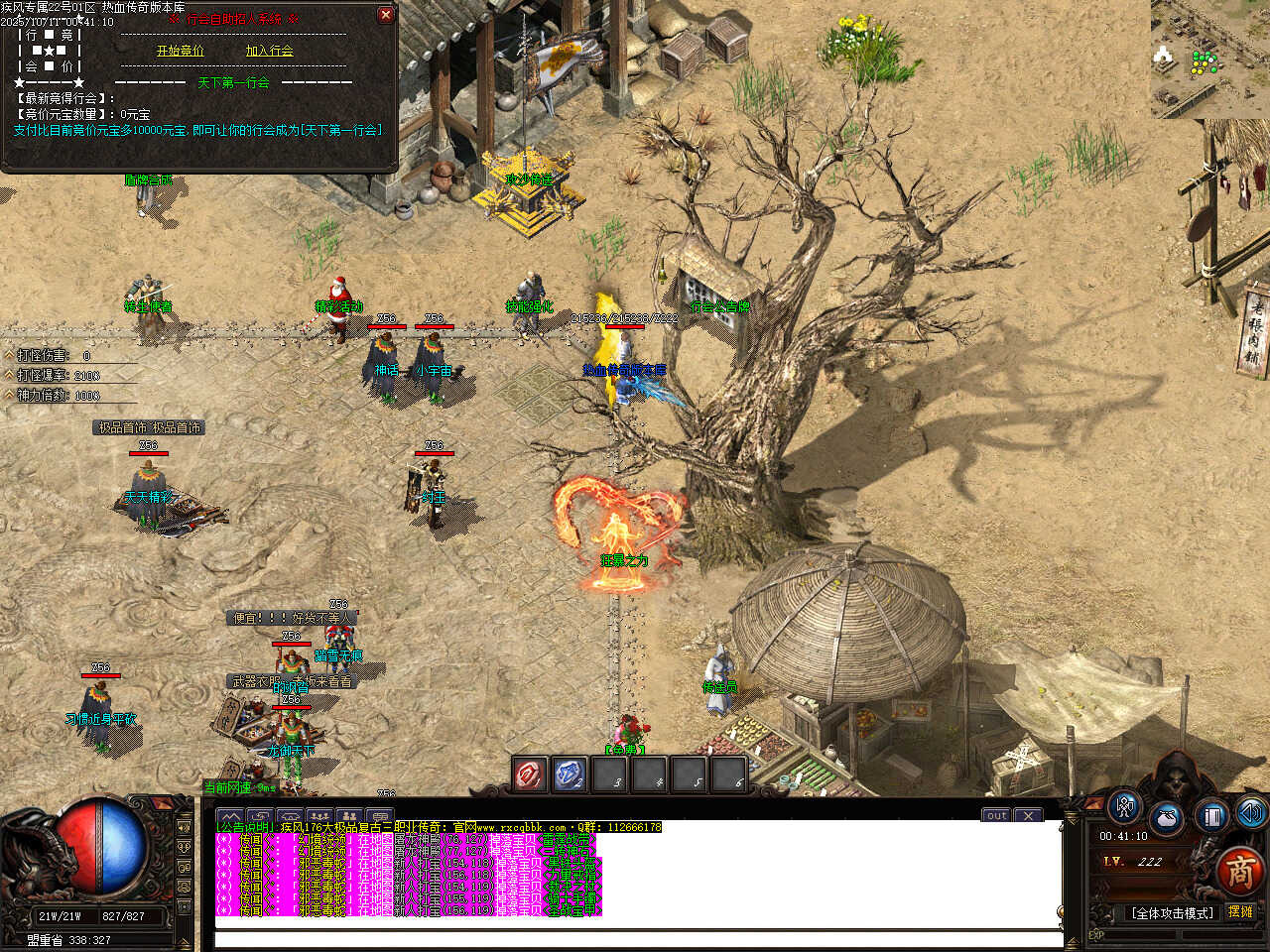Click the chat window 'out' button
This screenshot has width=1270, height=952.
coord(996,815)
